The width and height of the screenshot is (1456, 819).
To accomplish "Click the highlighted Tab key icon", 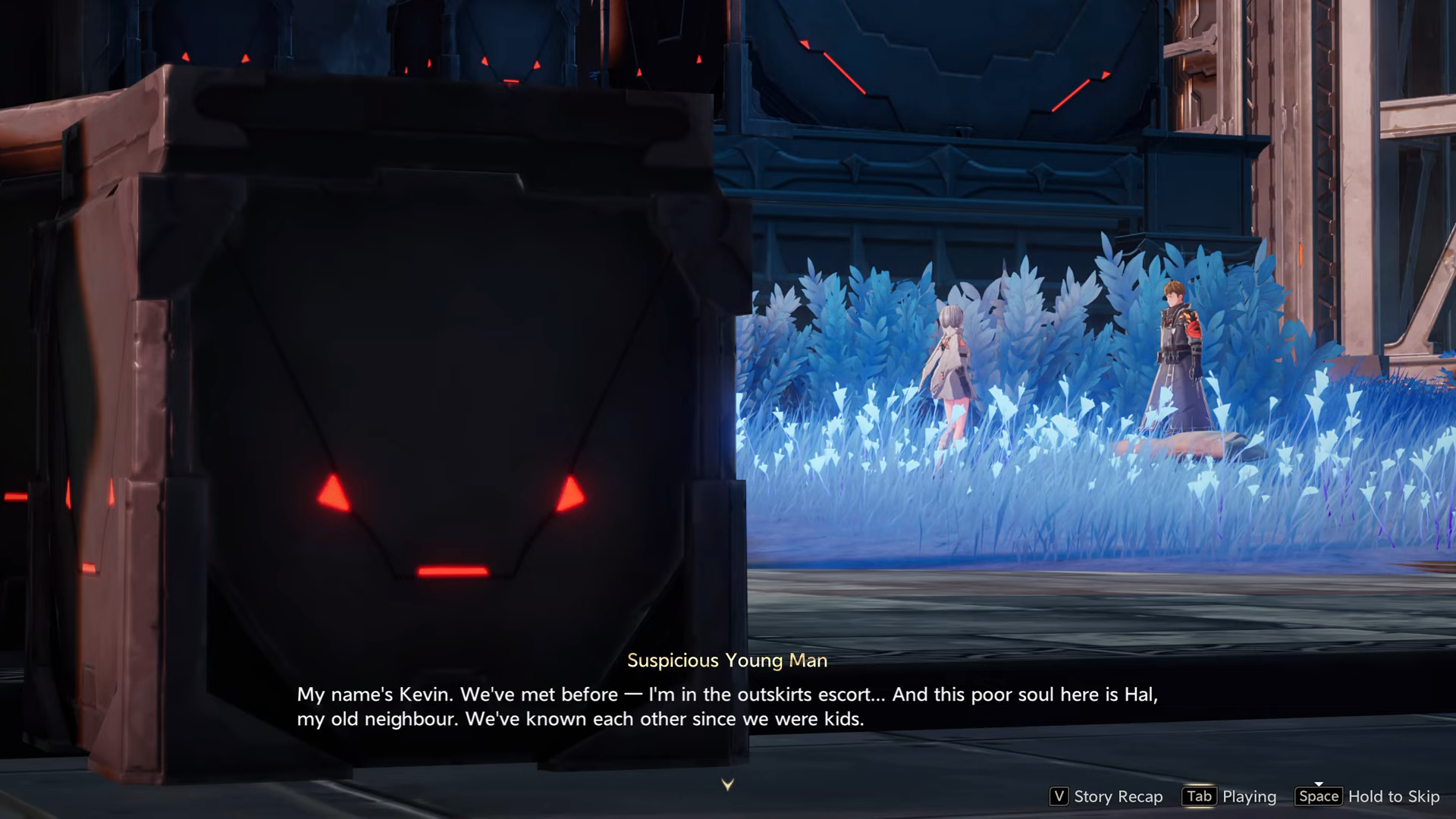I will [x=1198, y=797].
